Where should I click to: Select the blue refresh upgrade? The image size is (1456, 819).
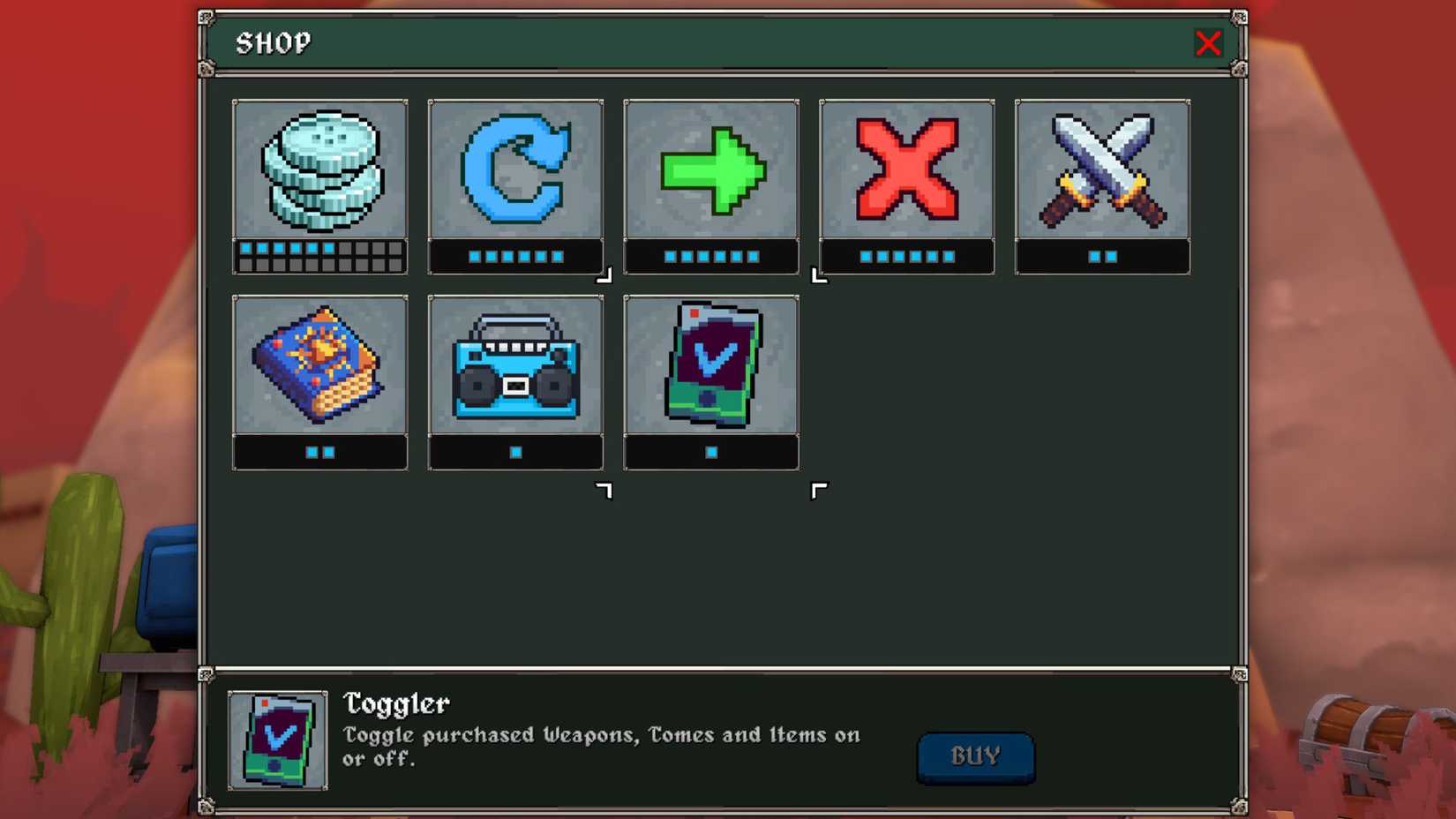coord(515,172)
